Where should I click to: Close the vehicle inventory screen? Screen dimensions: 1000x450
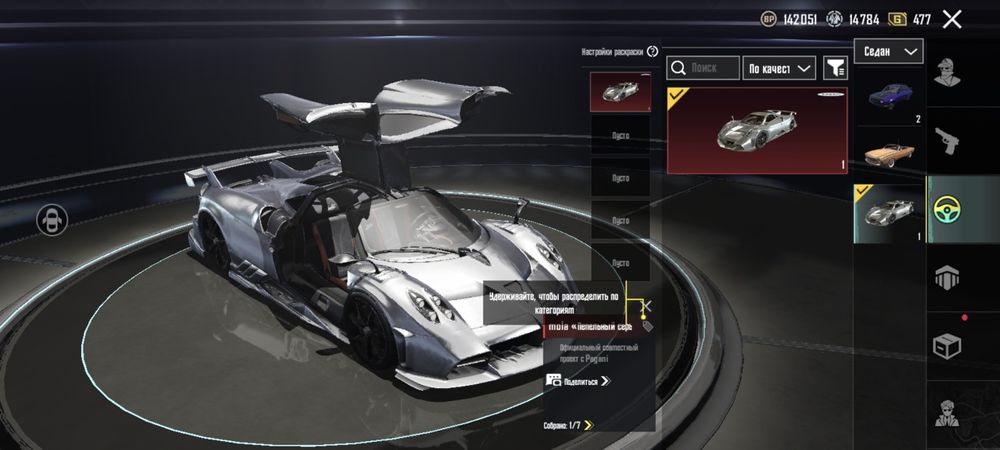point(952,19)
